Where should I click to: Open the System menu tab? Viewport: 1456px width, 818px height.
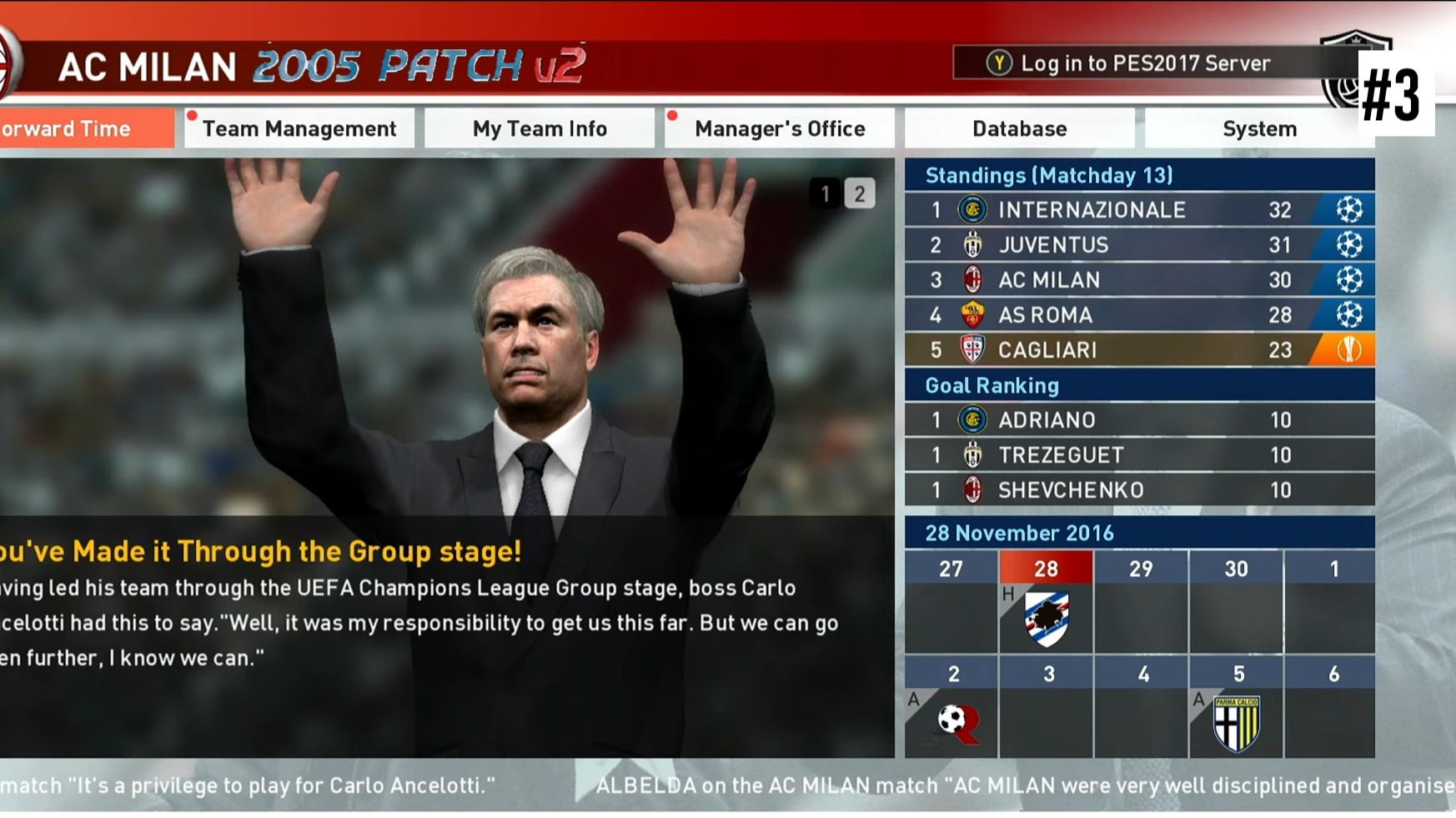1259,128
